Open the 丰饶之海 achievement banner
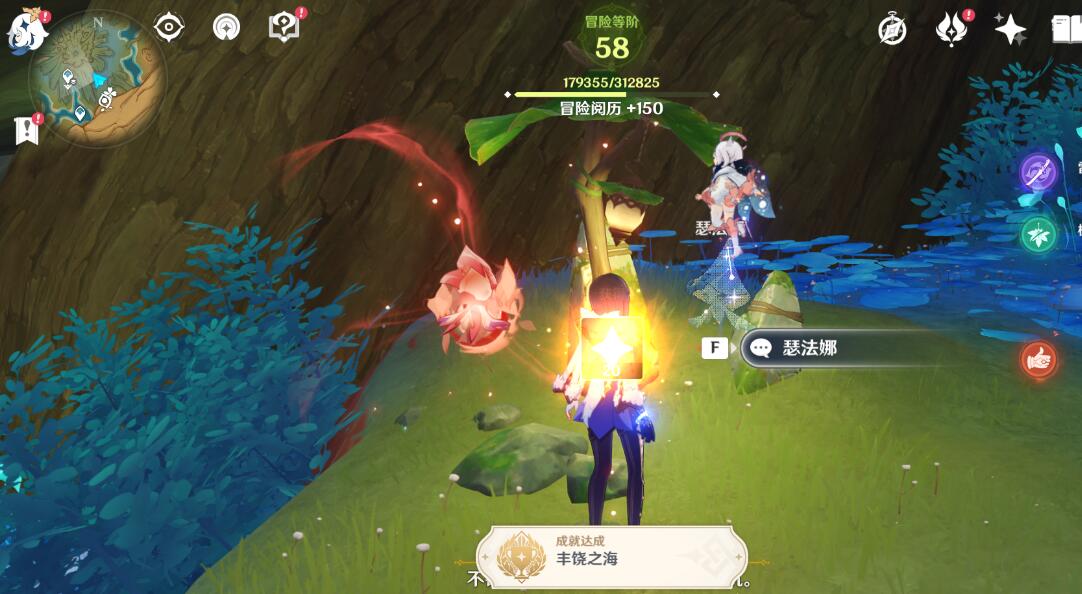Image resolution: width=1082 pixels, height=594 pixels. point(612,553)
